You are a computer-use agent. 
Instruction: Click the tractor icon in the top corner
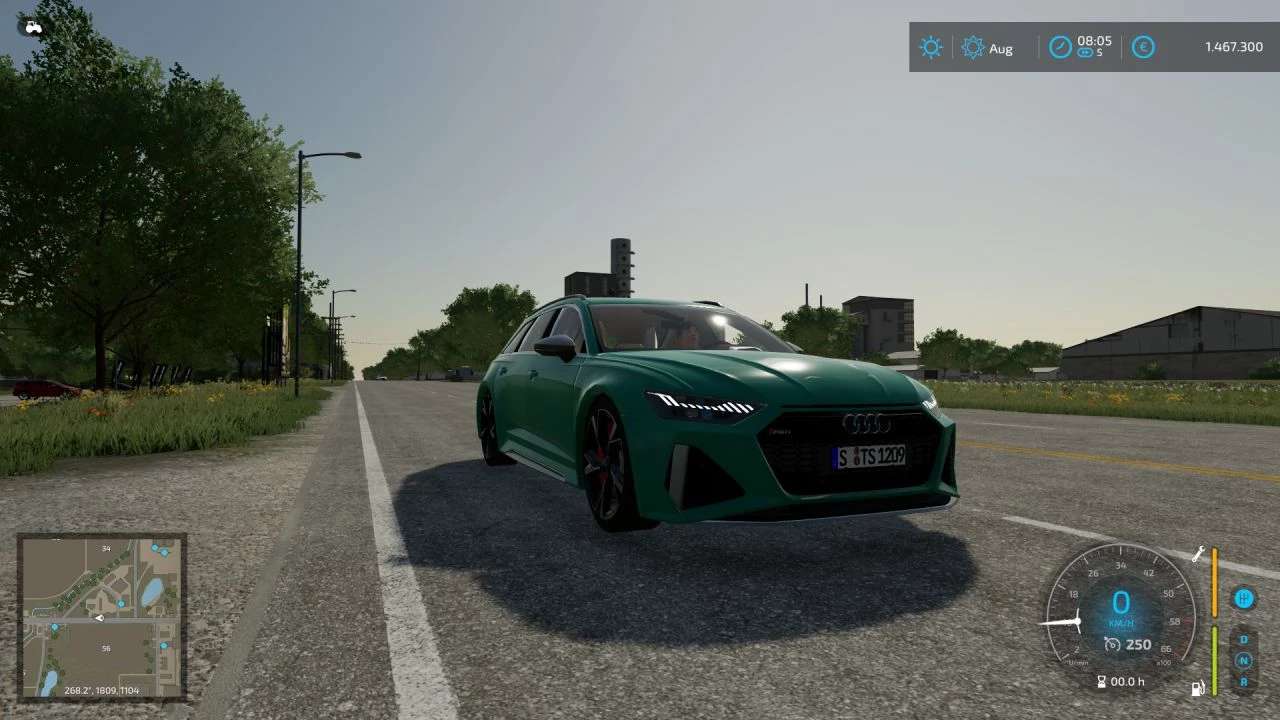coord(33,27)
